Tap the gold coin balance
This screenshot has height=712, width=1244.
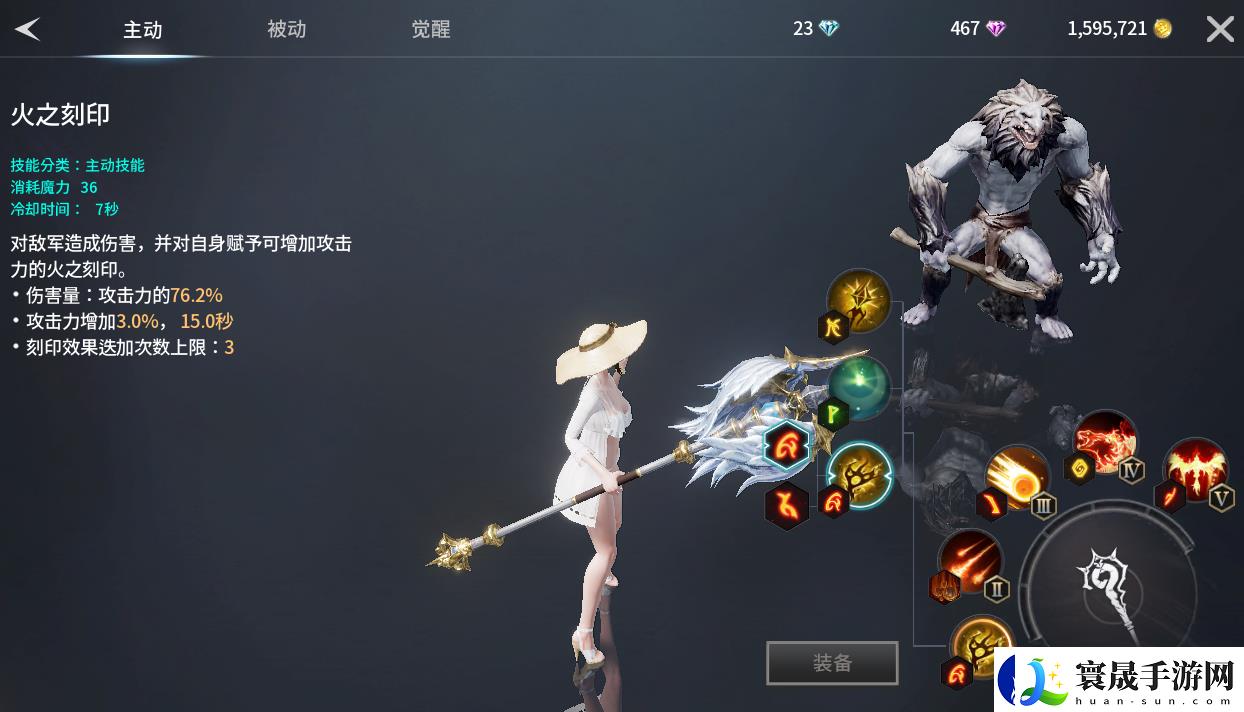(1119, 29)
